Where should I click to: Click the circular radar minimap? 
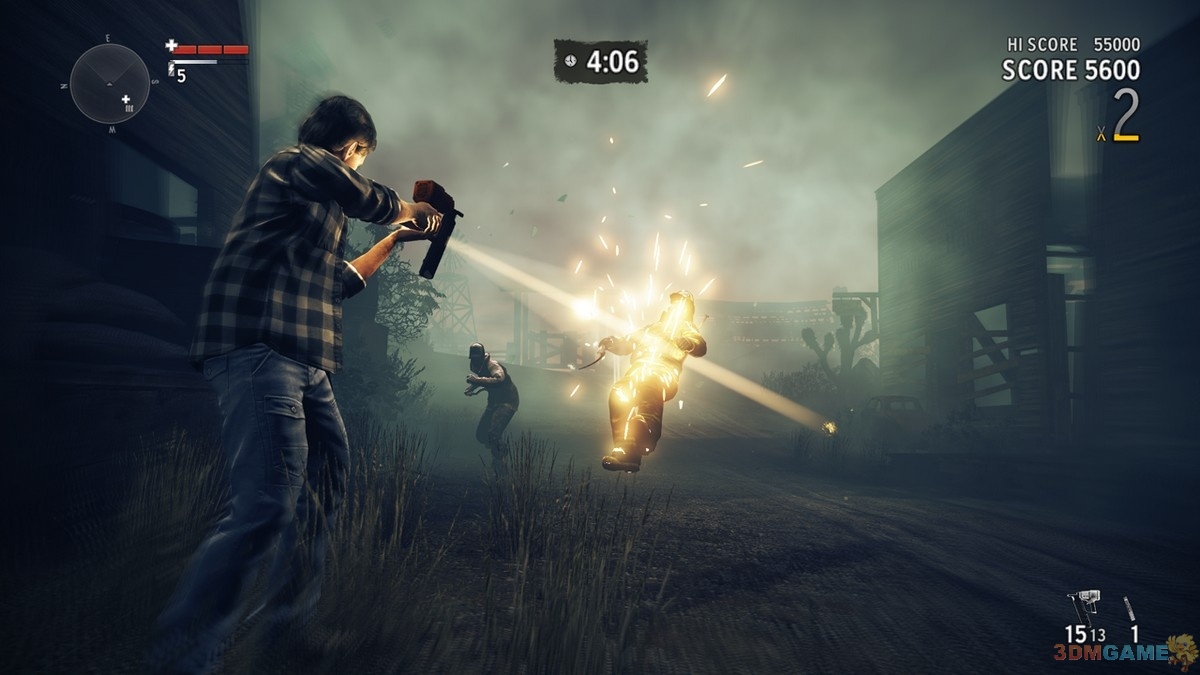109,83
